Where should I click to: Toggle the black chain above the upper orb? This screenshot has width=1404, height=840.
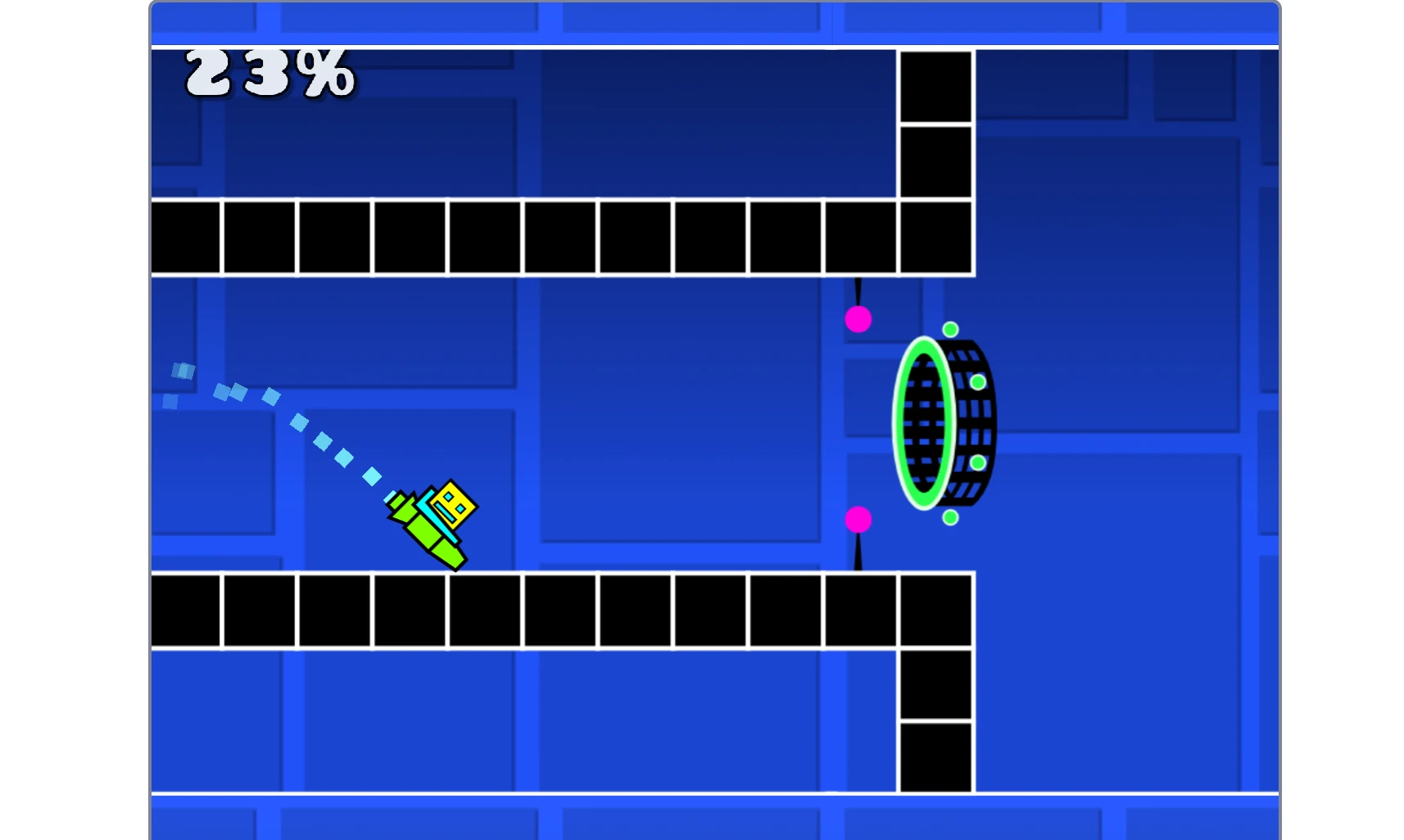858,291
